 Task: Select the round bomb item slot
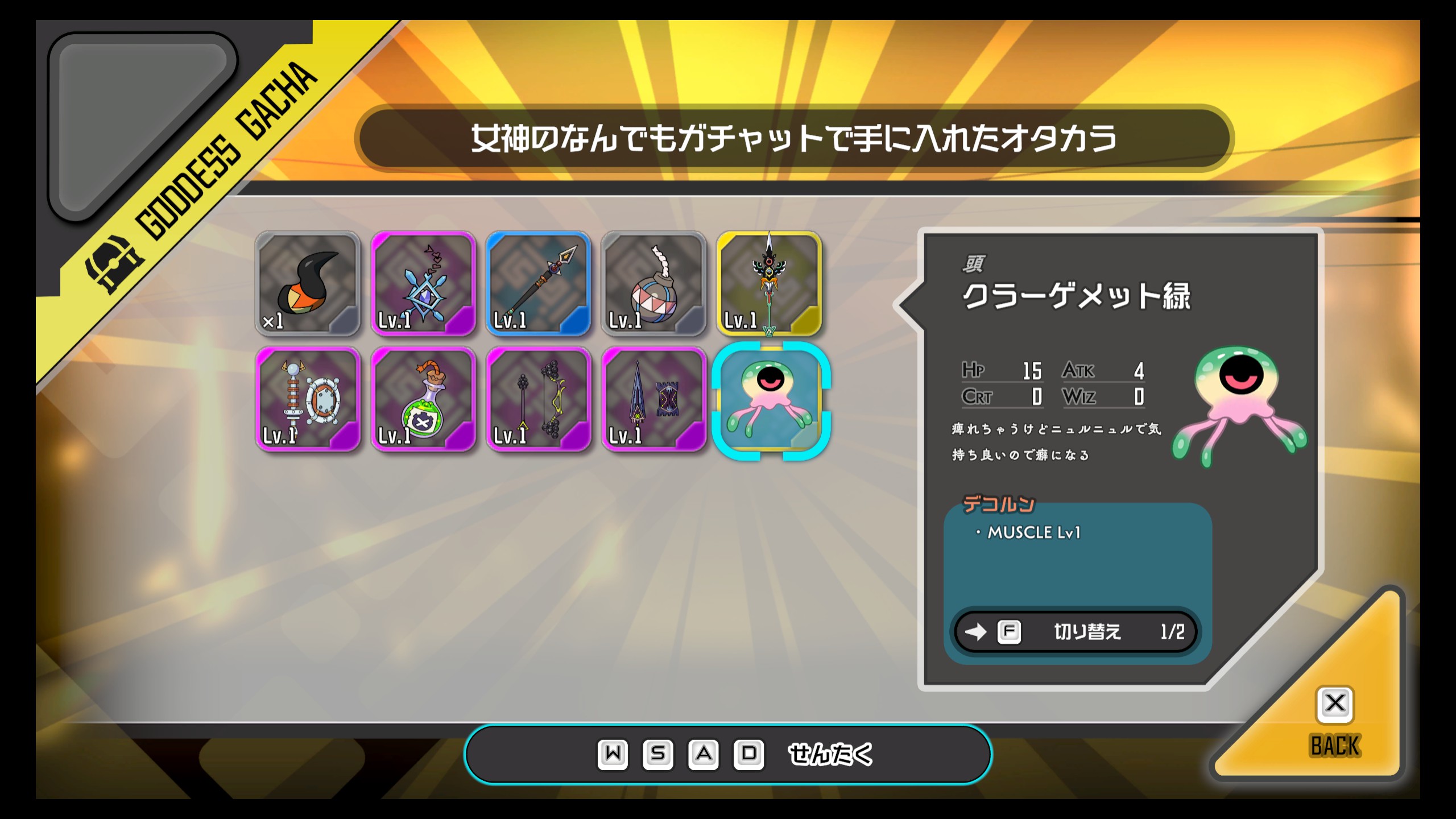pyautogui.click(x=653, y=283)
